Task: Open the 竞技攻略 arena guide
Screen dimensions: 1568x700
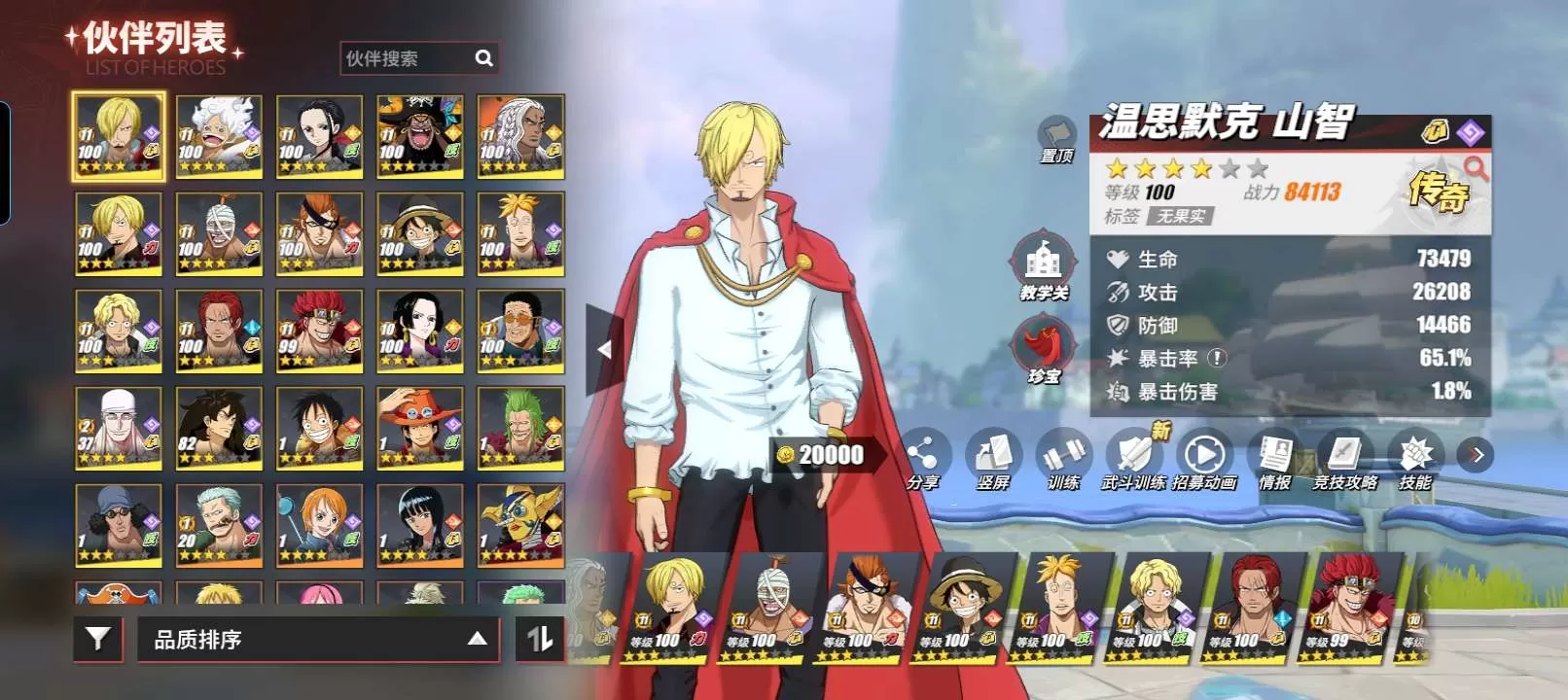Action: coord(1345,458)
